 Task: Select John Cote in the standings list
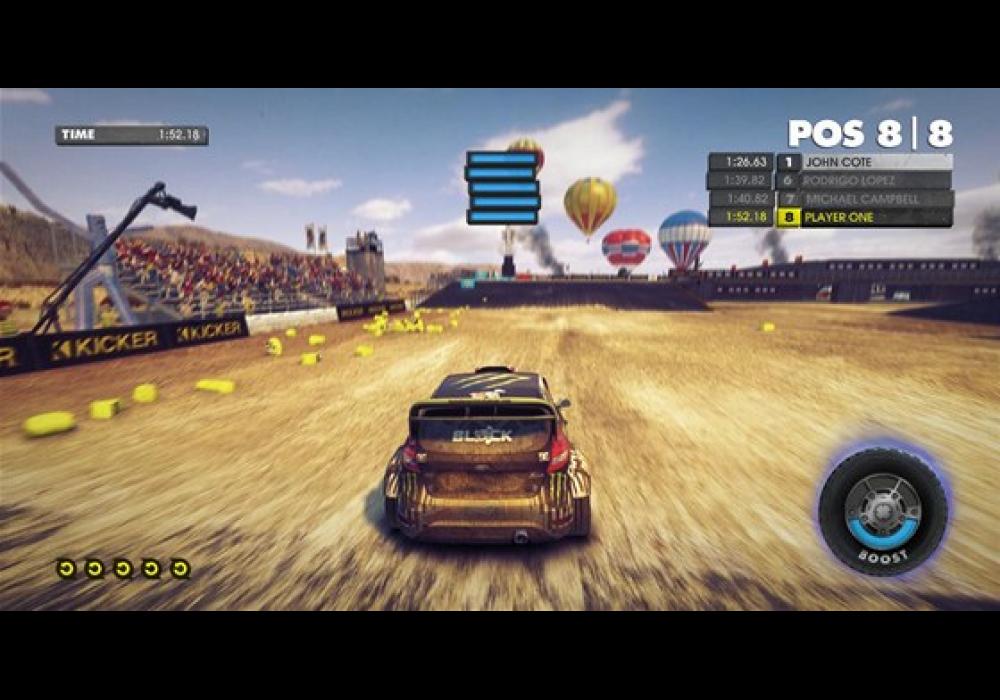[863, 162]
